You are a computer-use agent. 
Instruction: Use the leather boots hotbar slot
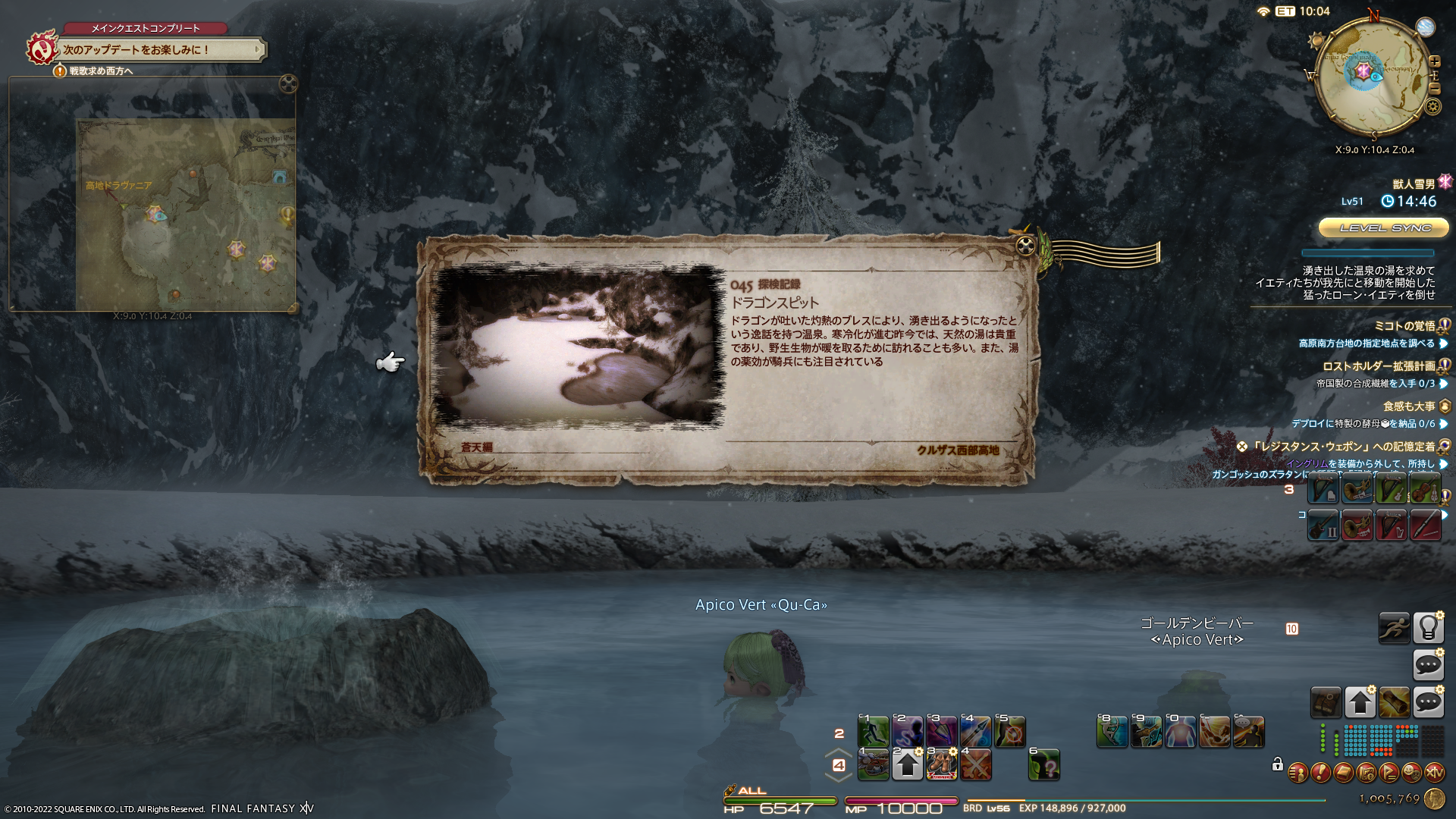pos(942,765)
